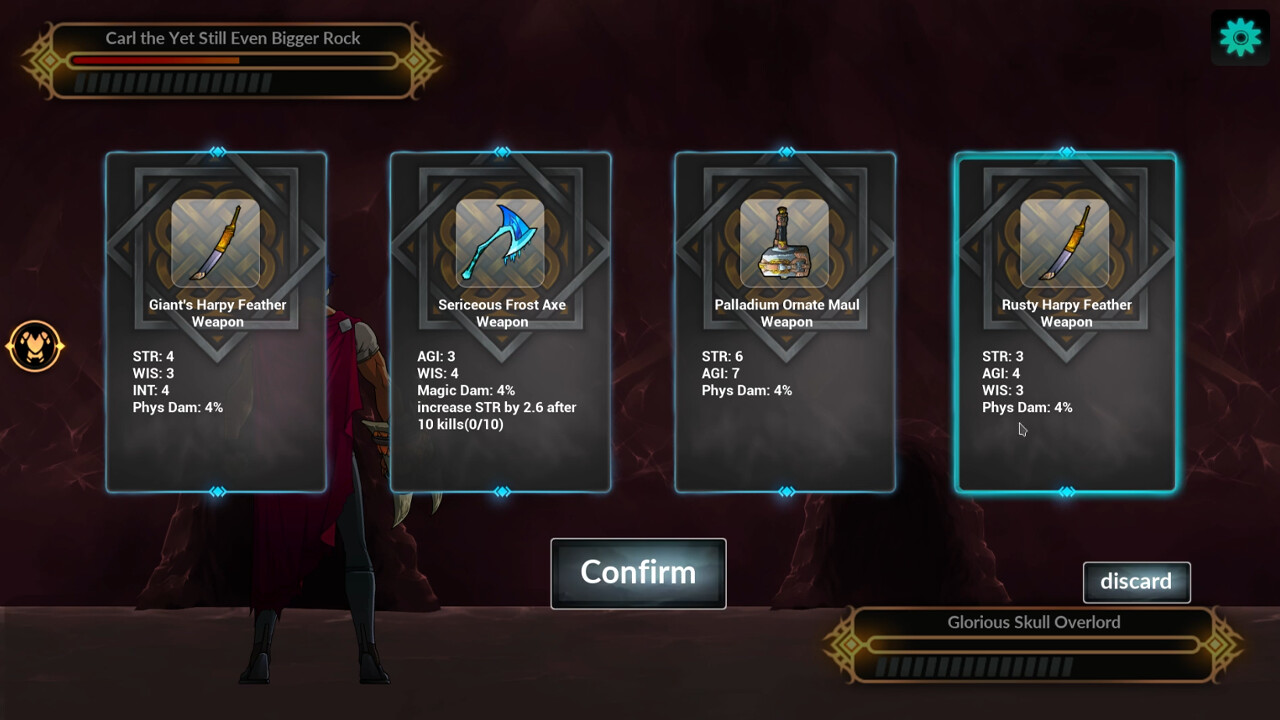Screen dimensions: 1280x720
Task: Click the Rusty Harpy Feather weapon icon
Action: pos(1065,242)
